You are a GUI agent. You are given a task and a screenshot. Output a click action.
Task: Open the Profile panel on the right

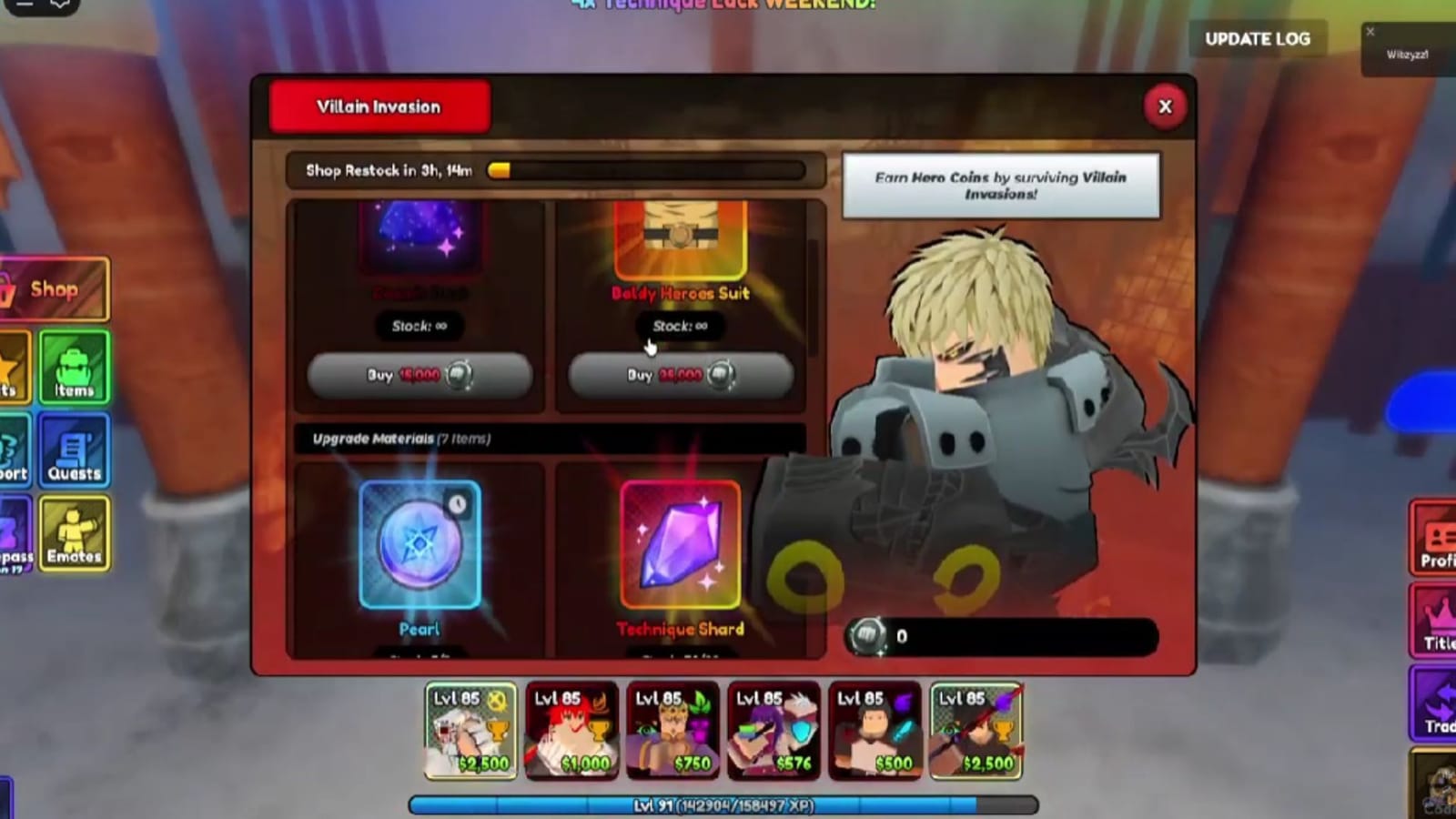click(1435, 536)
